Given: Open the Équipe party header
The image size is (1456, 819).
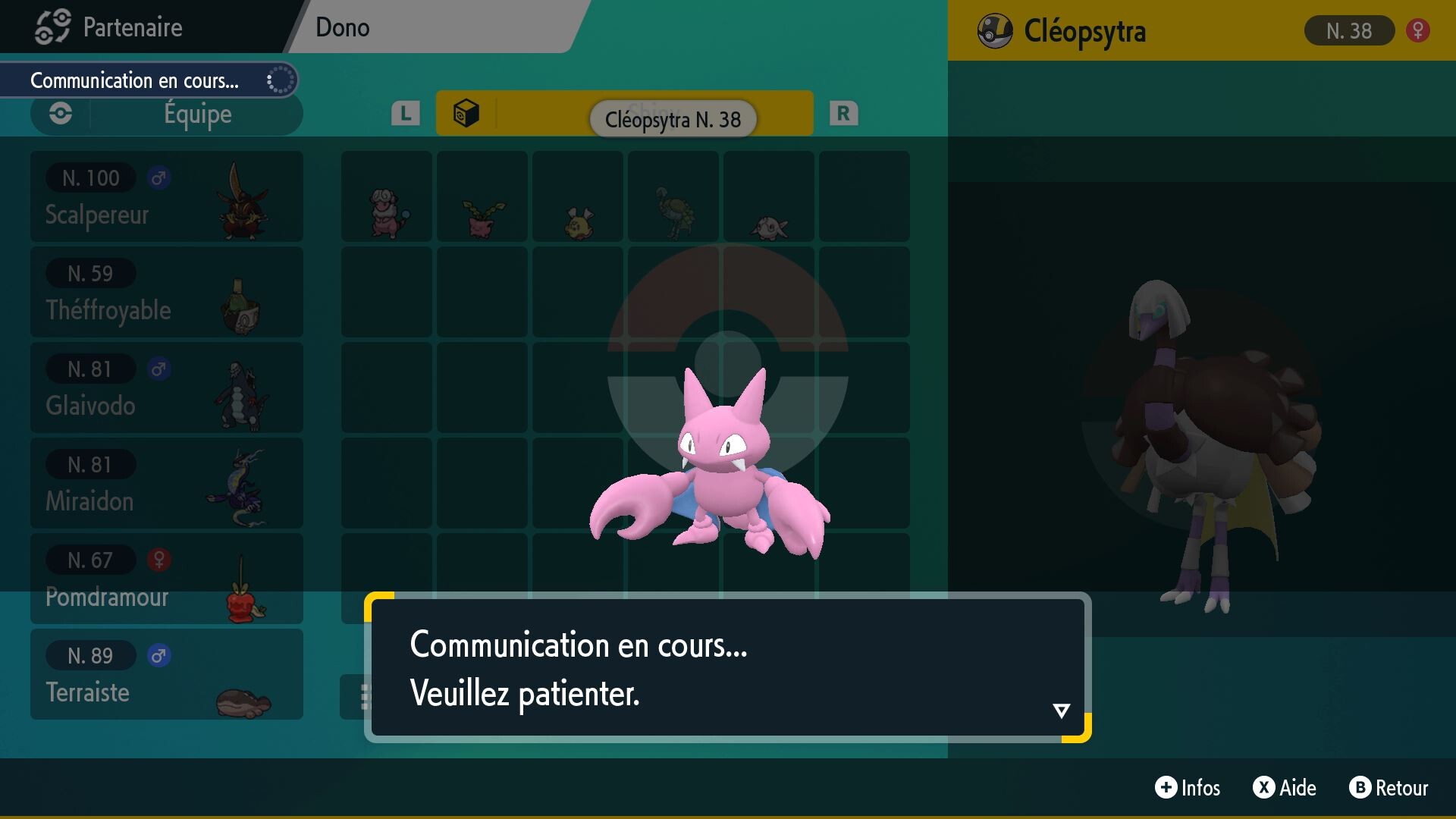Looking at the screenshot, I should pos(167,115).
